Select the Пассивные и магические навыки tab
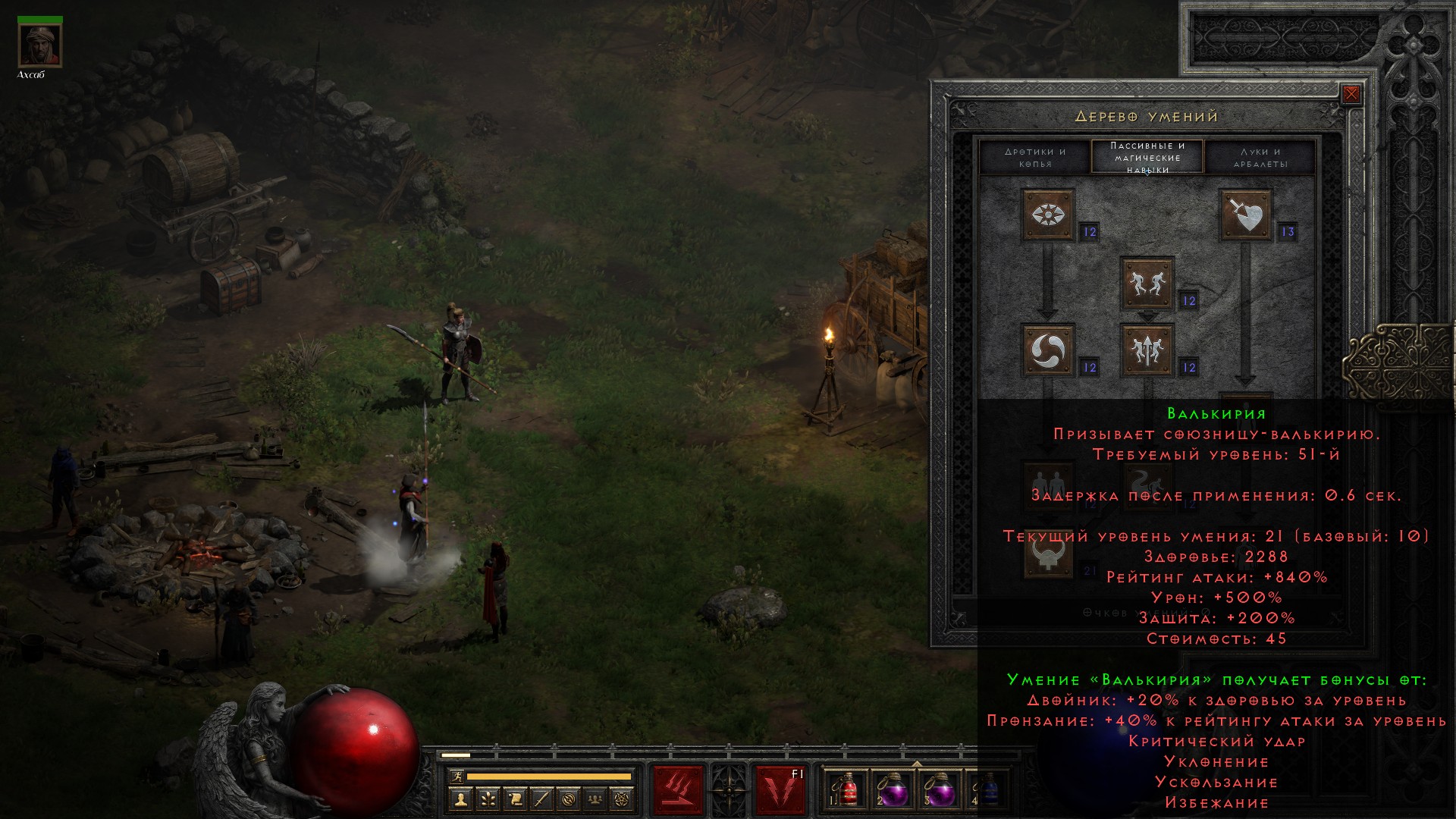Viewport: 1456px width, 819px height. (1147, 157)
